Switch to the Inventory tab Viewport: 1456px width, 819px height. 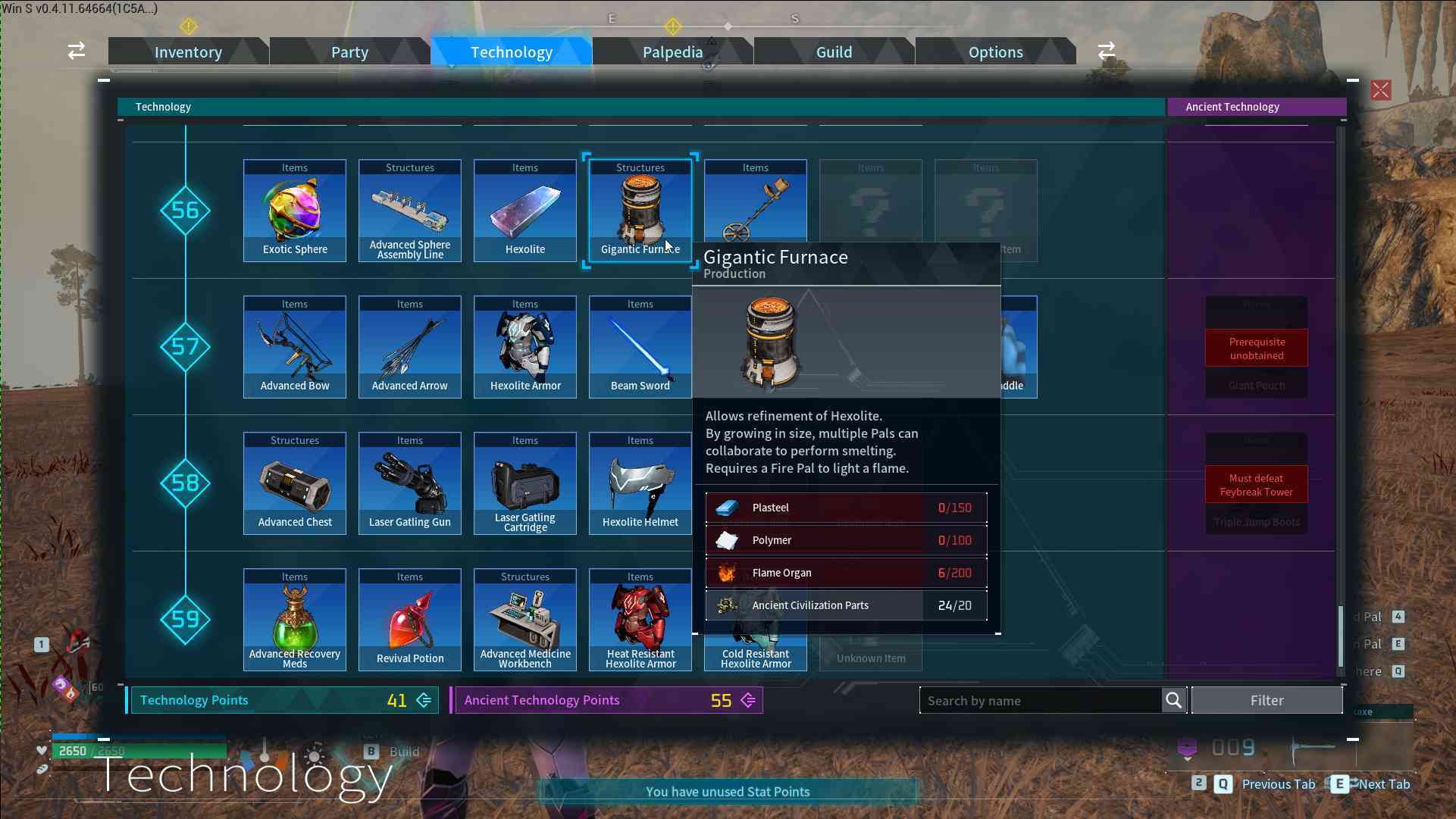pos(188,52)
